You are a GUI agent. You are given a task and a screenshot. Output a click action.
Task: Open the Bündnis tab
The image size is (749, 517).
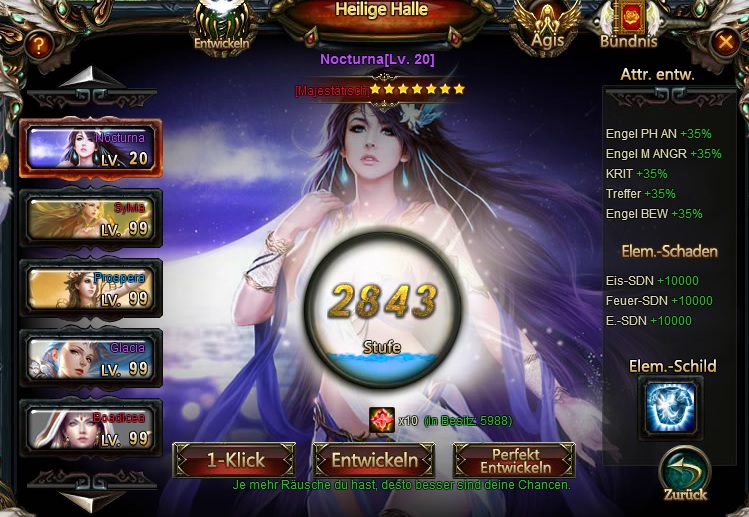(628, 24)
